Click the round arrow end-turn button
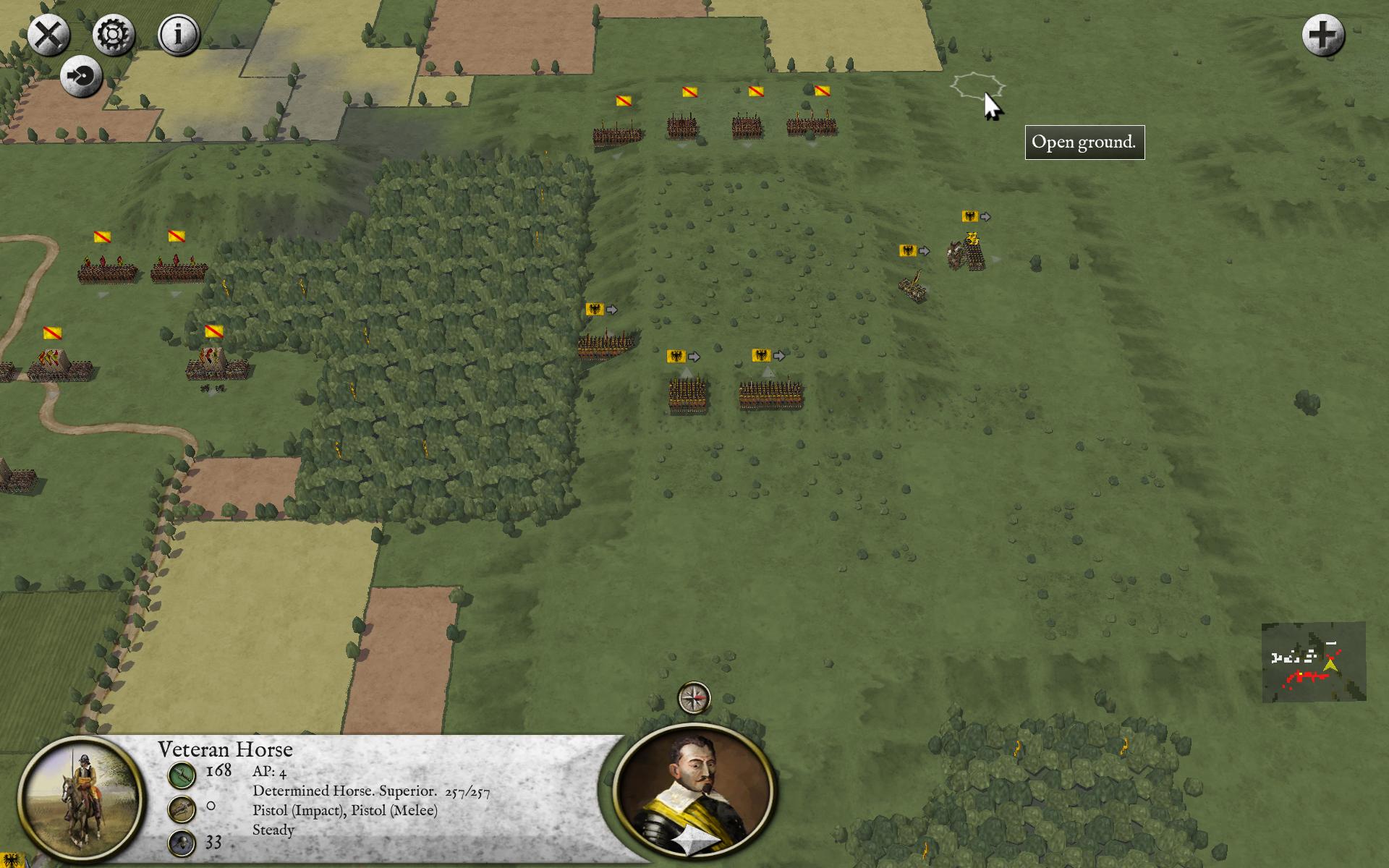The image size is (1389, 868). coord(81,76)
